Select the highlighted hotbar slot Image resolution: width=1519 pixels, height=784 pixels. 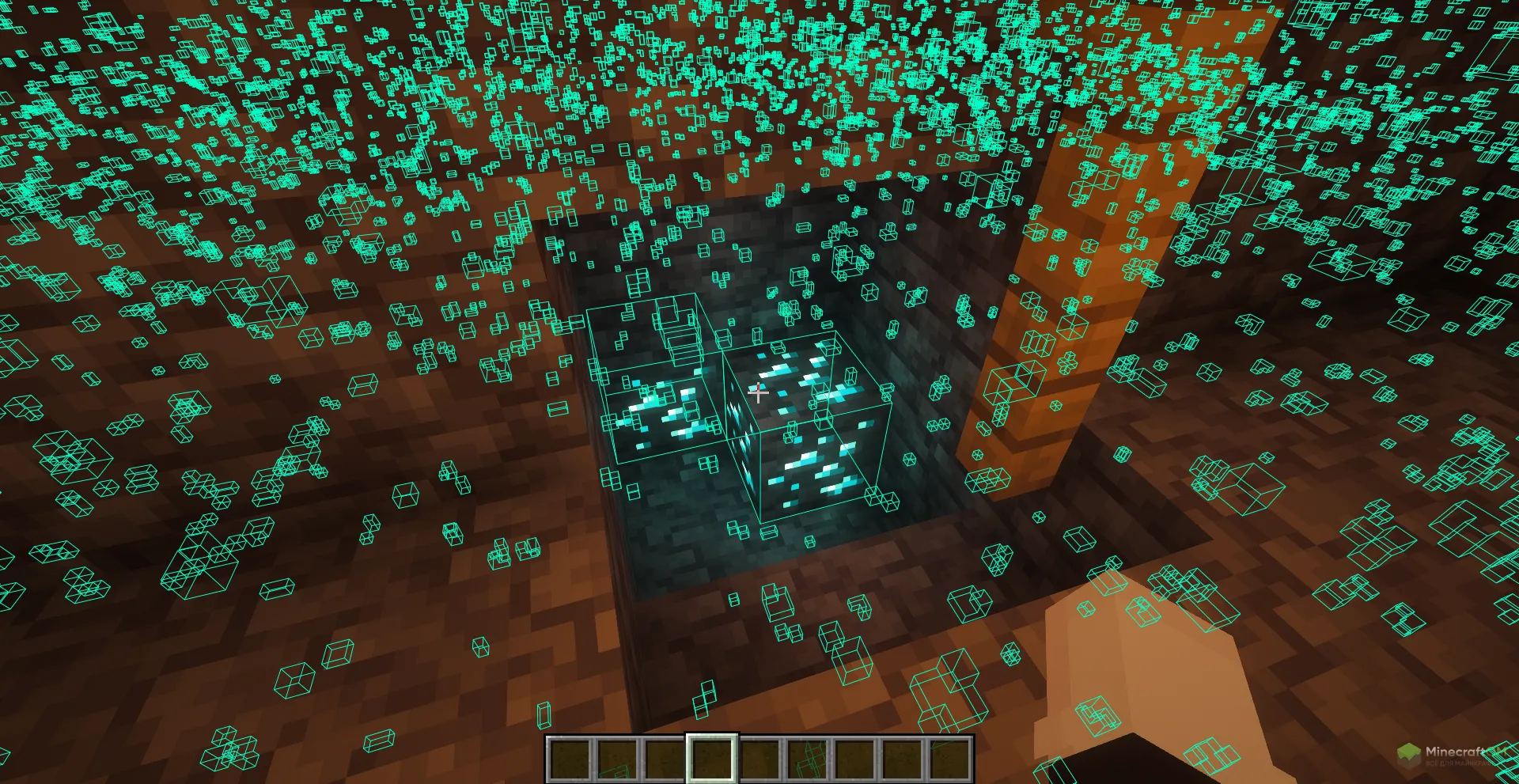pos(711,759)
